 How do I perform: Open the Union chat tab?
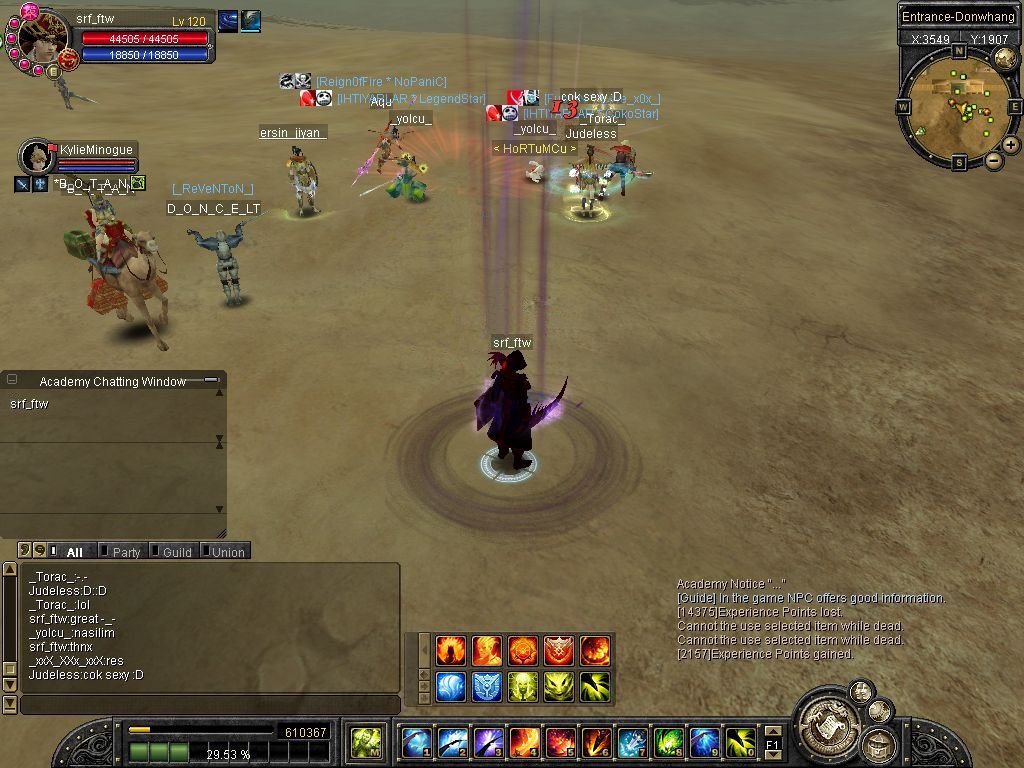point(226,551)
